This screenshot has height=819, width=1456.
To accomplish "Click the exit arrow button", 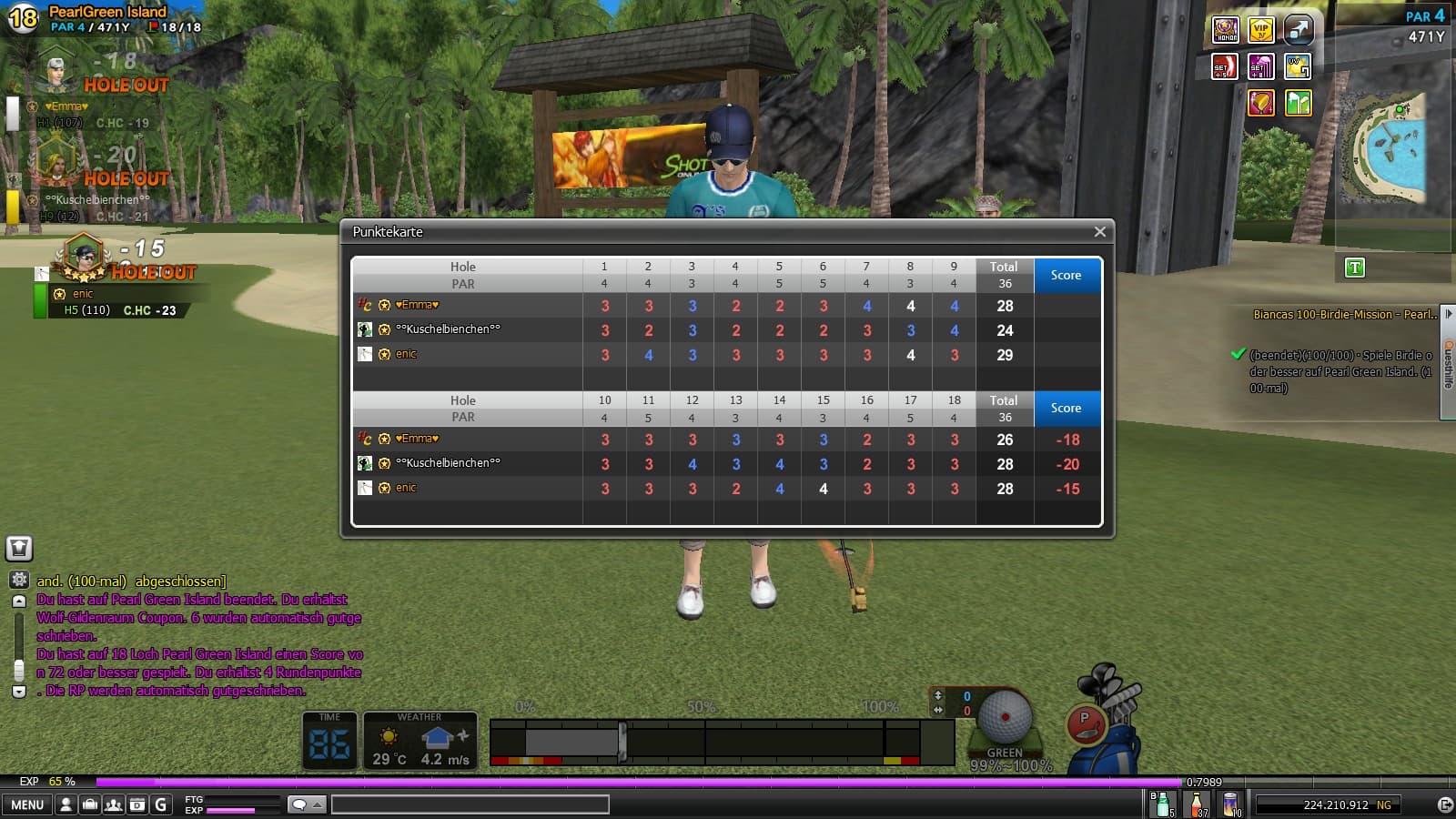I will (x=1444, y=804).
